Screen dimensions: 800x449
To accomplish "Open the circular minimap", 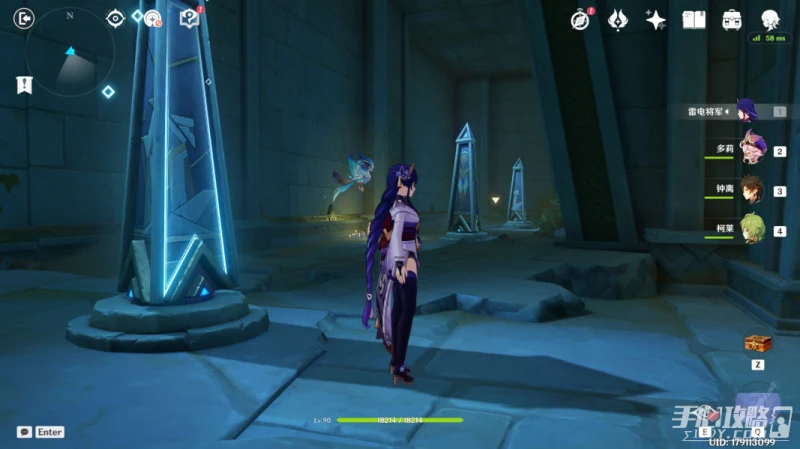I will [70, 53].
